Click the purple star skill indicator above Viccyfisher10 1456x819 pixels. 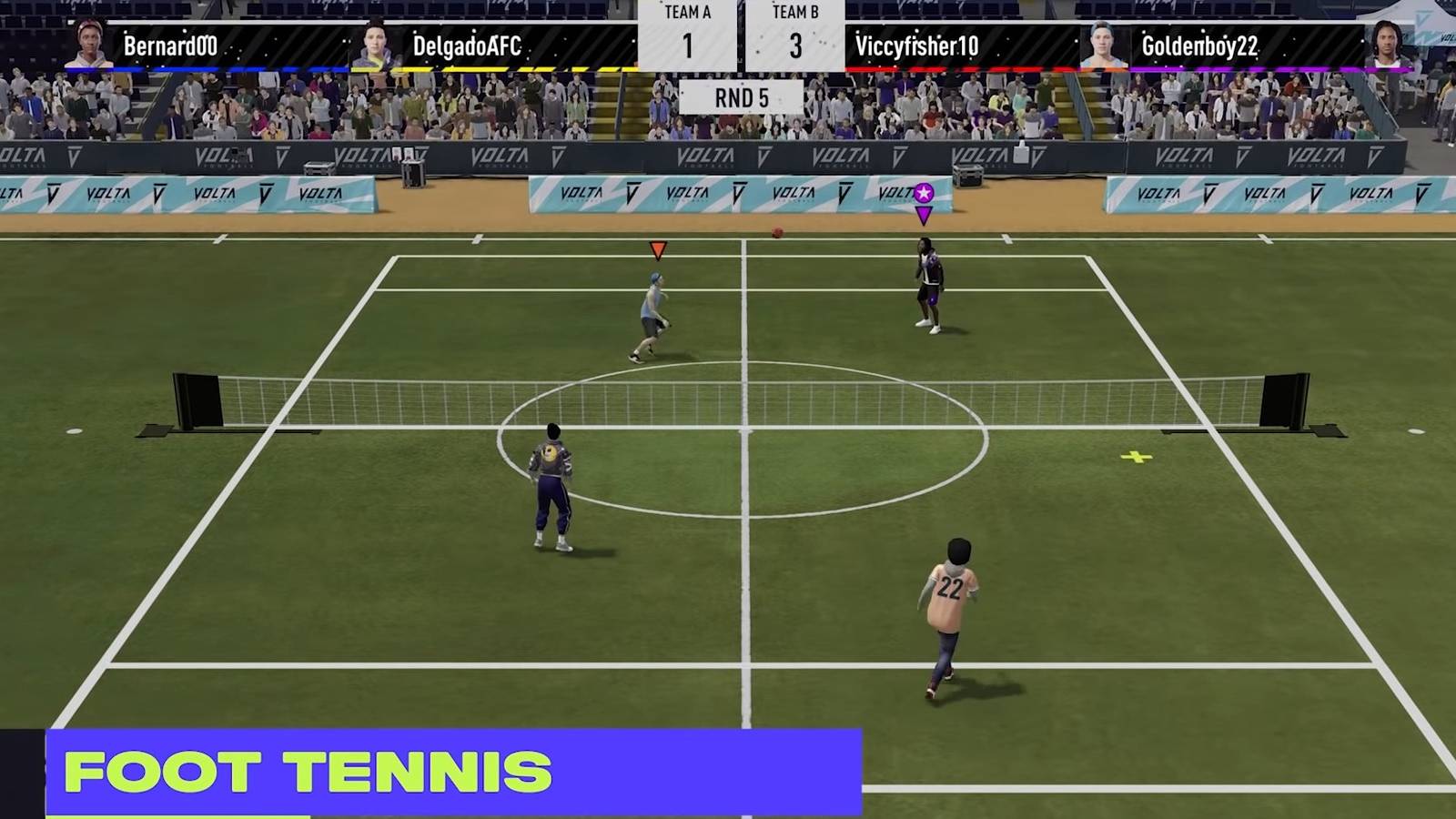924,190
